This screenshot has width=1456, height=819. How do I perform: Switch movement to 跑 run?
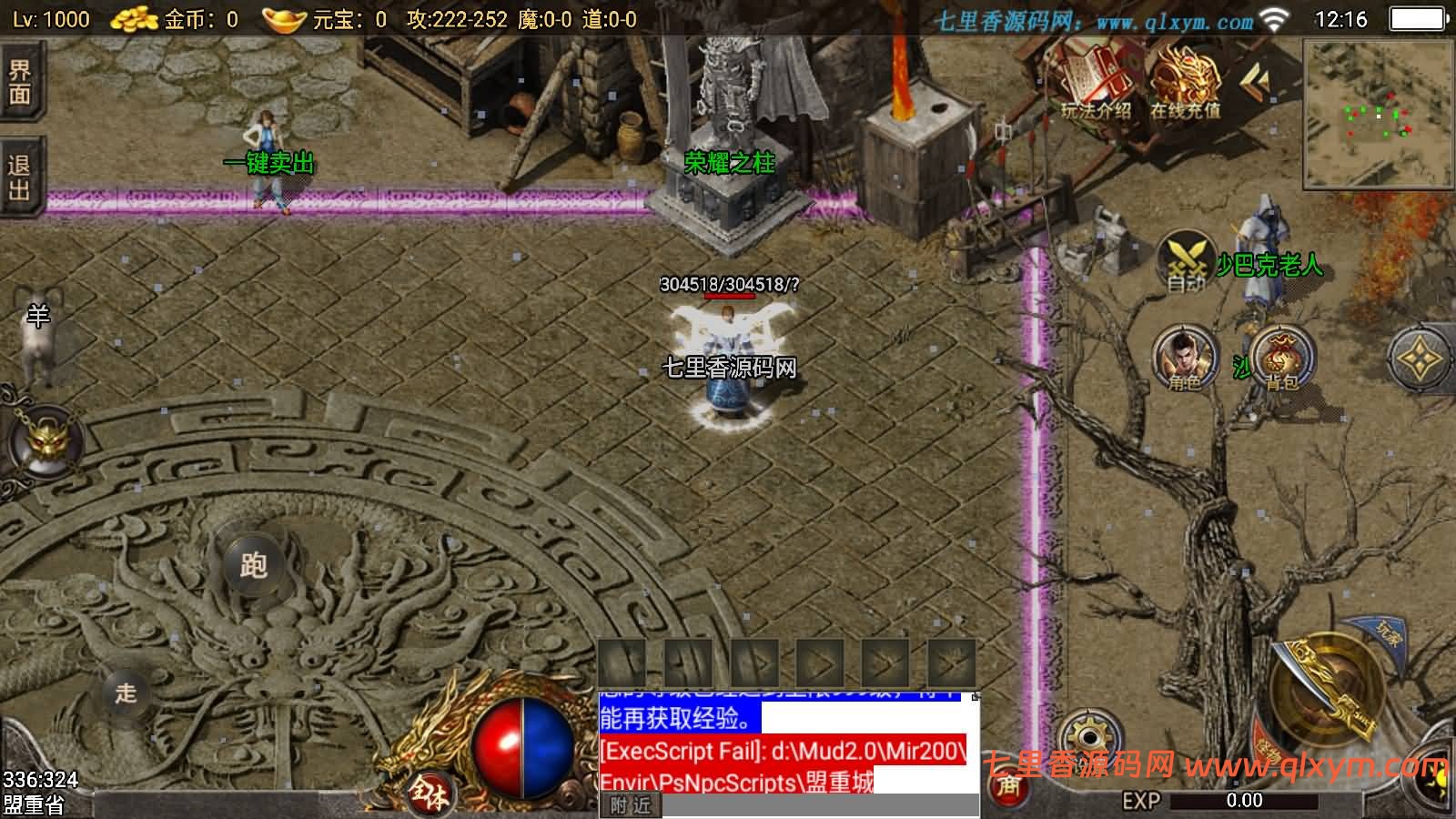[x=253, y=565]
